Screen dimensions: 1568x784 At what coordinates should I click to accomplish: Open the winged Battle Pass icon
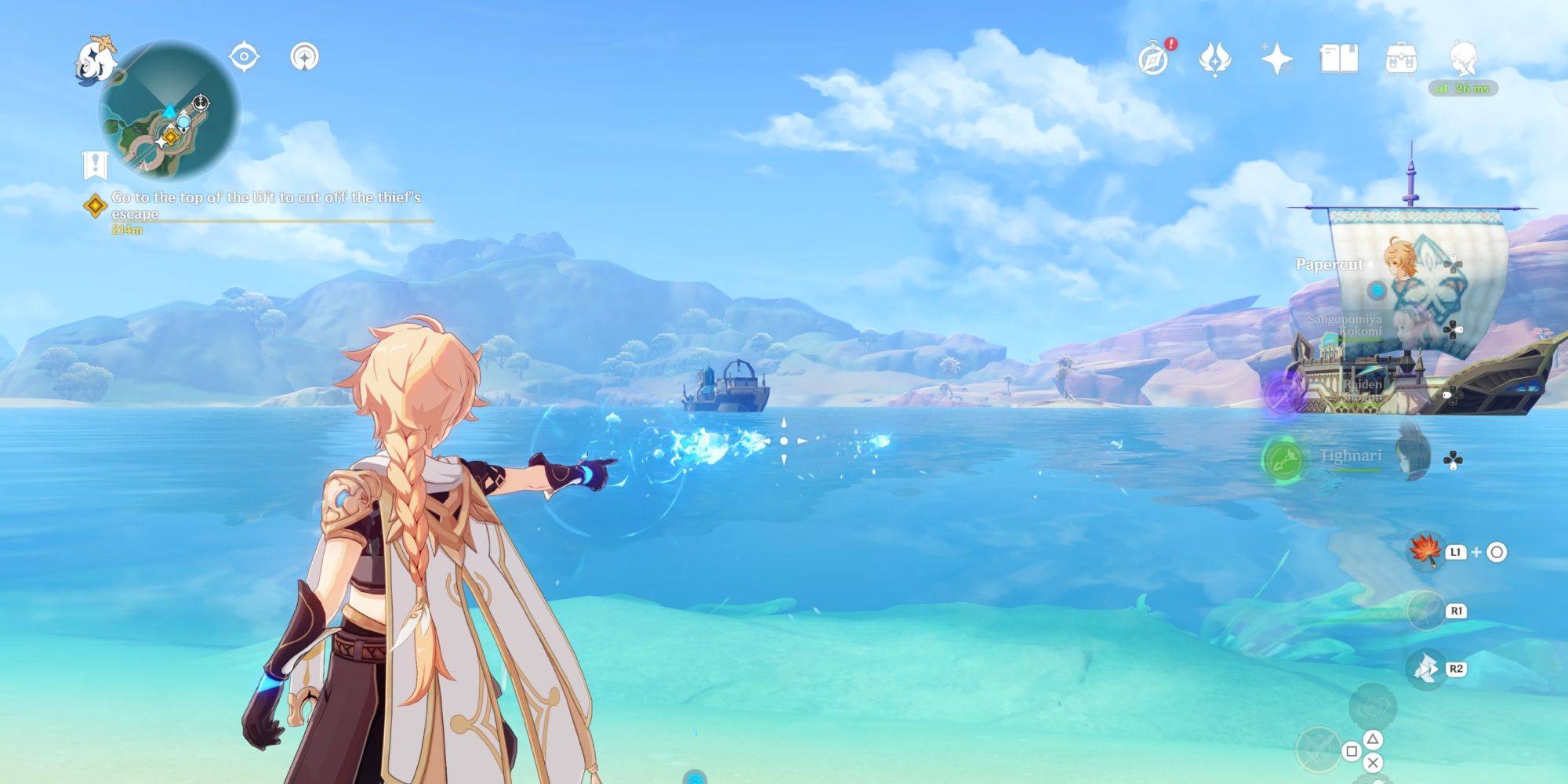click(1215, 59)
